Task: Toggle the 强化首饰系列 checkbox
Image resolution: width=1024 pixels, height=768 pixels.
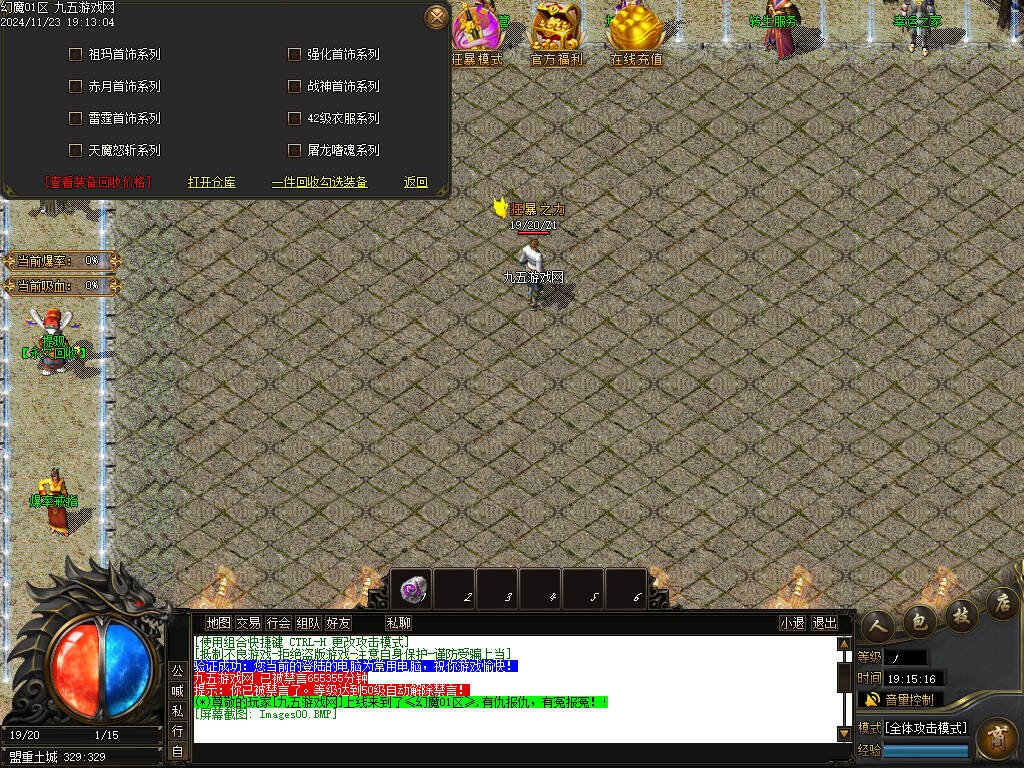Action: [x=294, y=54]
